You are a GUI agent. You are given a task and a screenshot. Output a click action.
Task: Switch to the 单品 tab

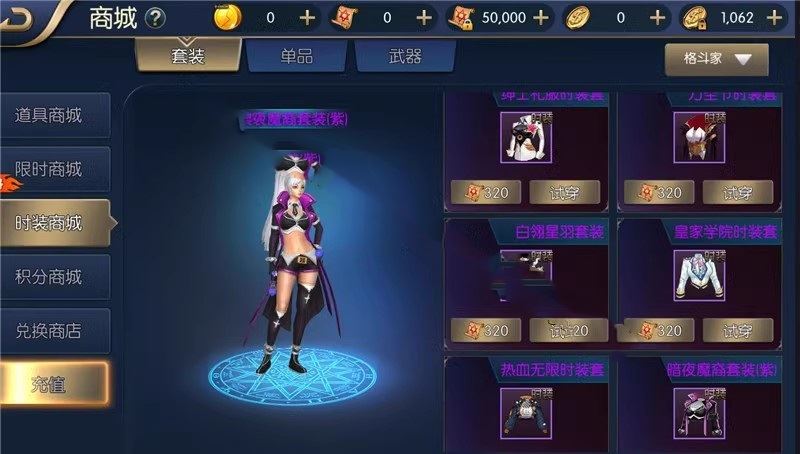coord(297,56)
